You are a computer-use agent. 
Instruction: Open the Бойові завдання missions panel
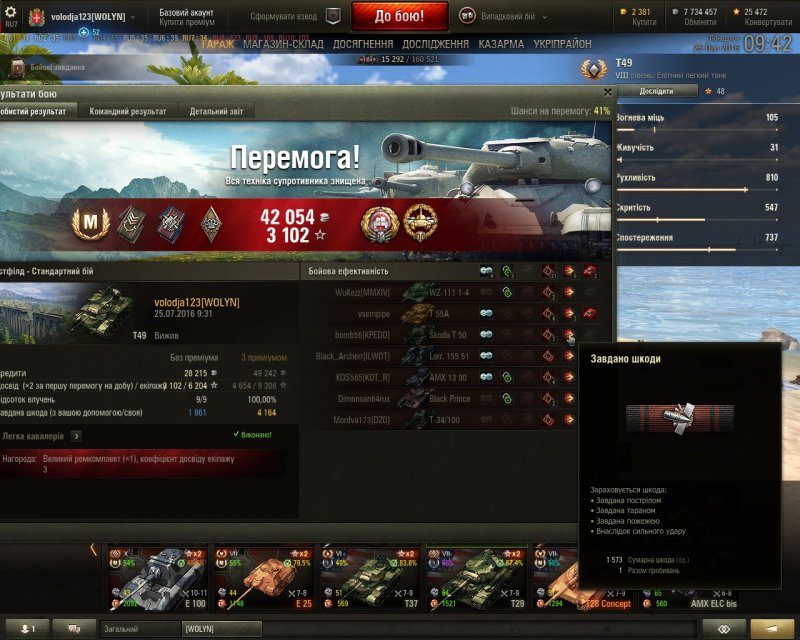click(50, 68)
